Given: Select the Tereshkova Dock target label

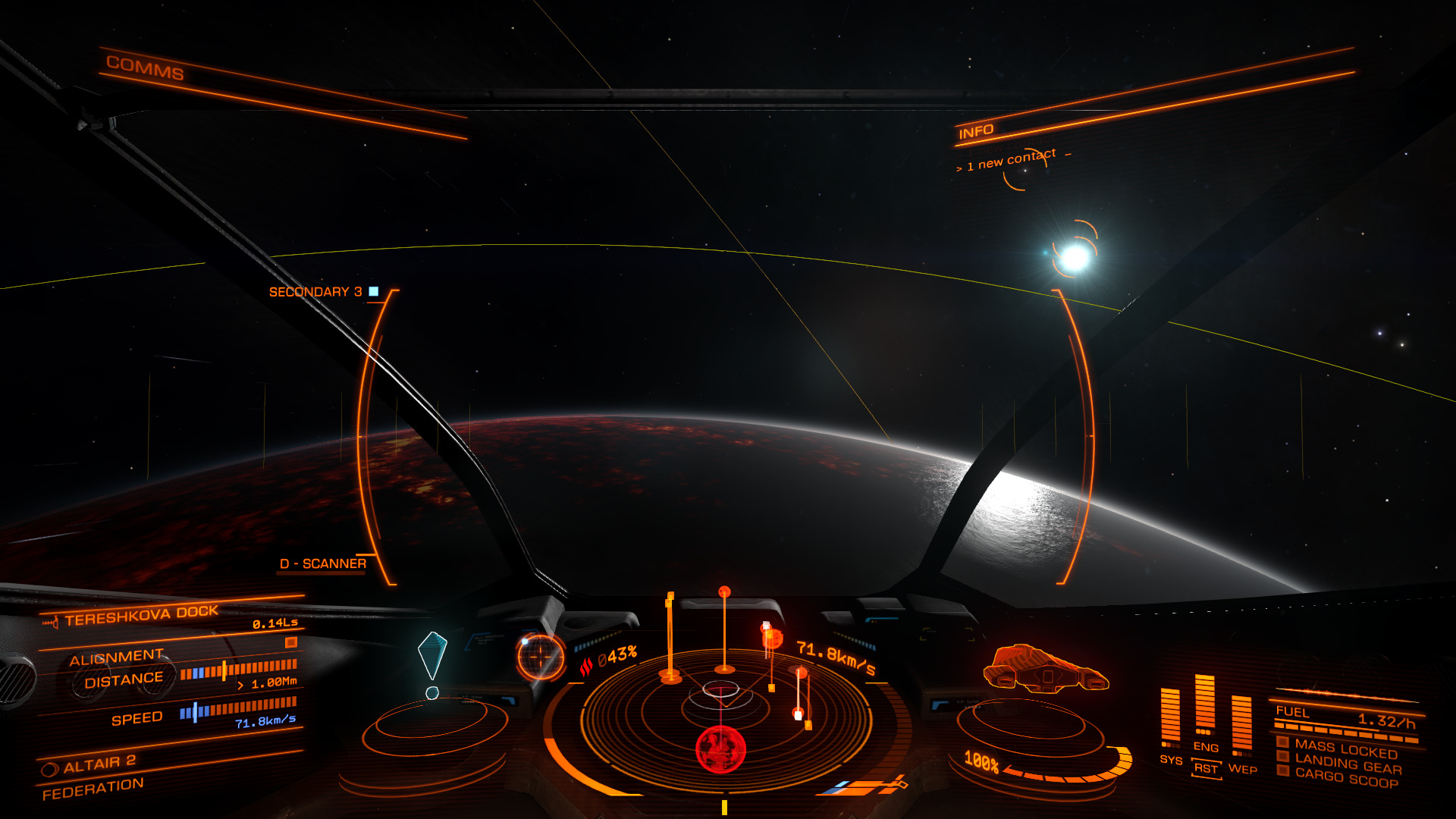Looking at the screenshot, I should (x=141, y=615).
